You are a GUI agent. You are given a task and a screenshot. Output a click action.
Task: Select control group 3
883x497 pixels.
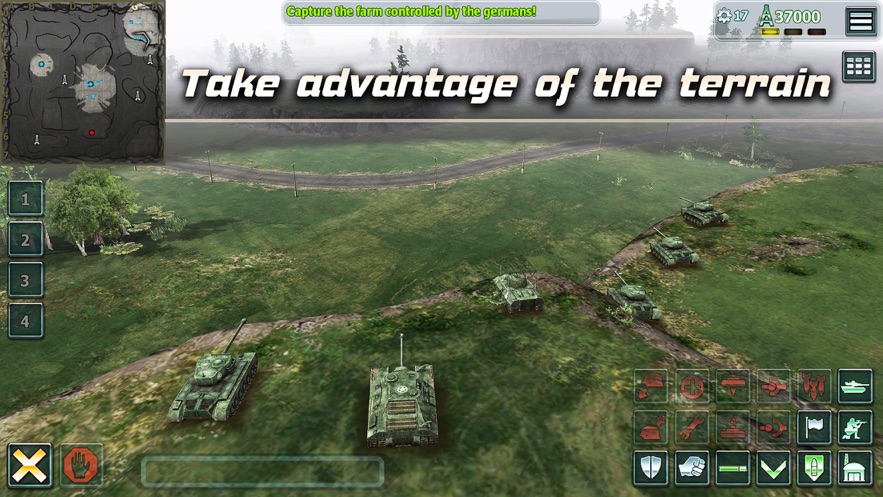[x=26, y=280]
